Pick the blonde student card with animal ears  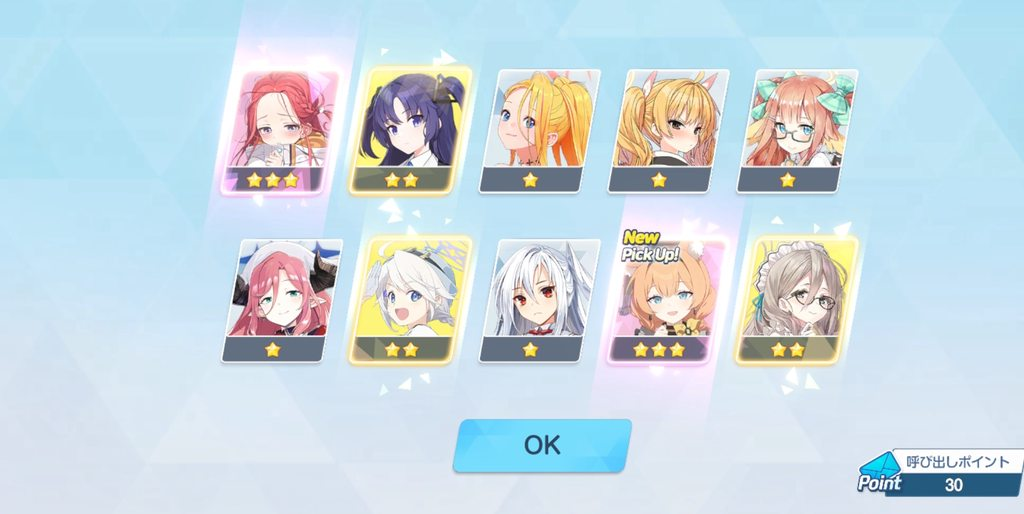click(667, 130)
